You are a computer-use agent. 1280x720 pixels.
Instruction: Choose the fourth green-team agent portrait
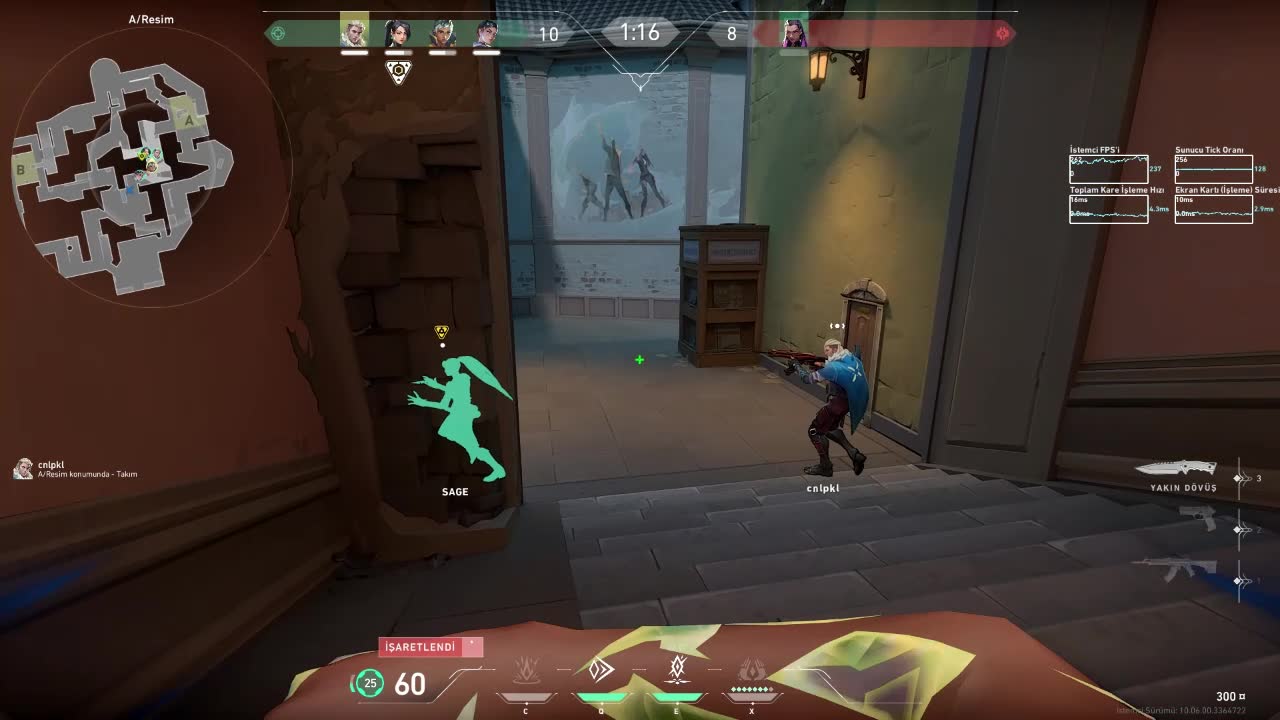486,34
